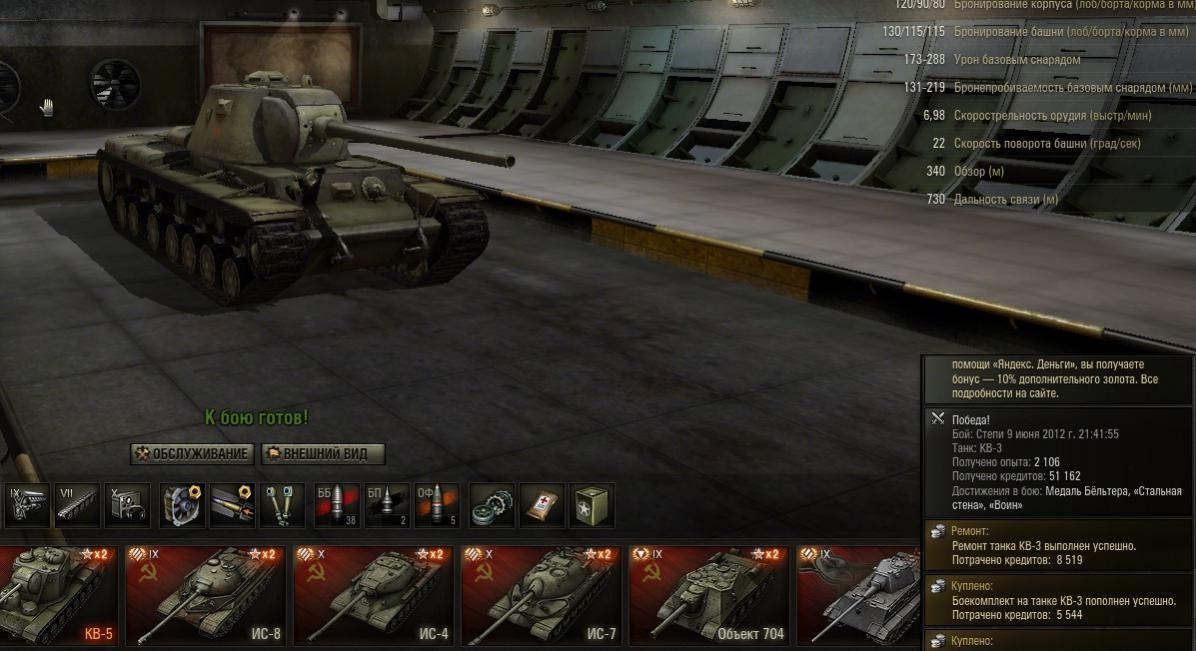Open the gun rammer equipment slot

(232, 505)
